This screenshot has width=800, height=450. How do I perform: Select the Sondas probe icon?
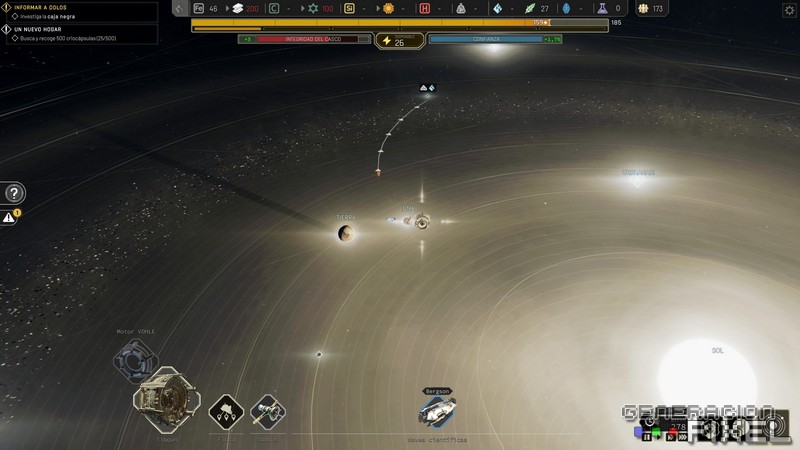click(267, 411)
